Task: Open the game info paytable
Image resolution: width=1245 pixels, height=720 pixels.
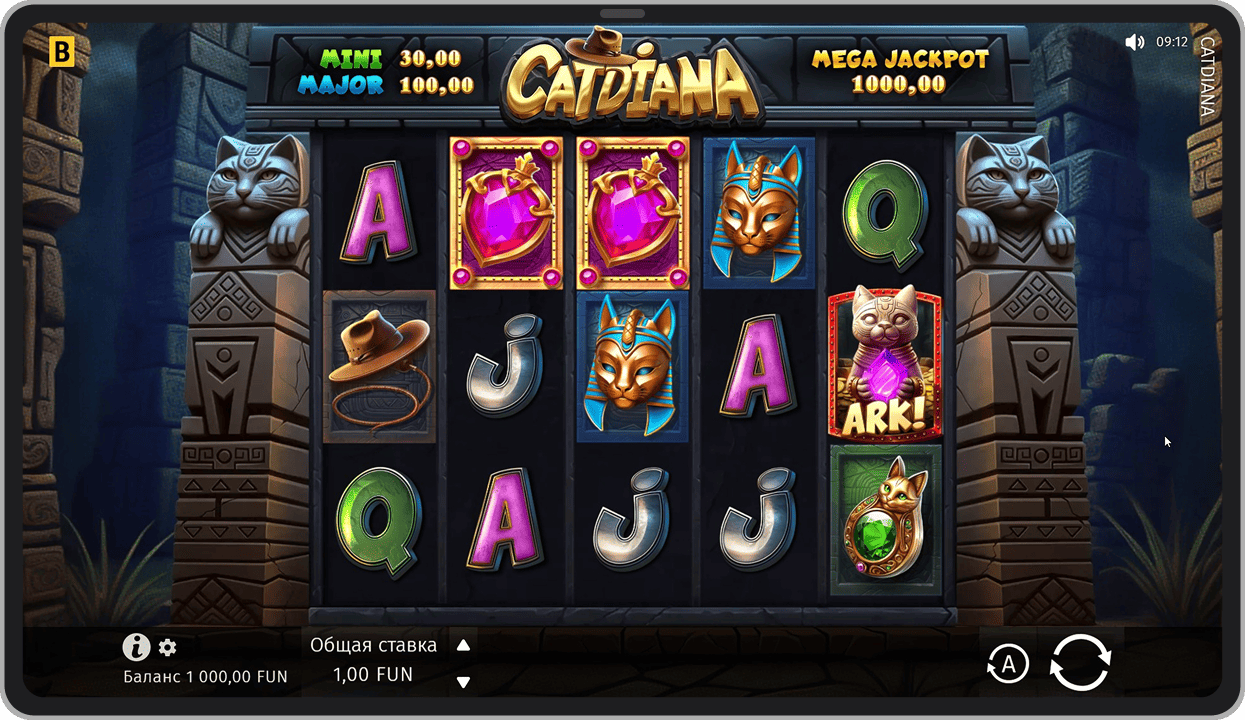Action: tap(136, 647)
